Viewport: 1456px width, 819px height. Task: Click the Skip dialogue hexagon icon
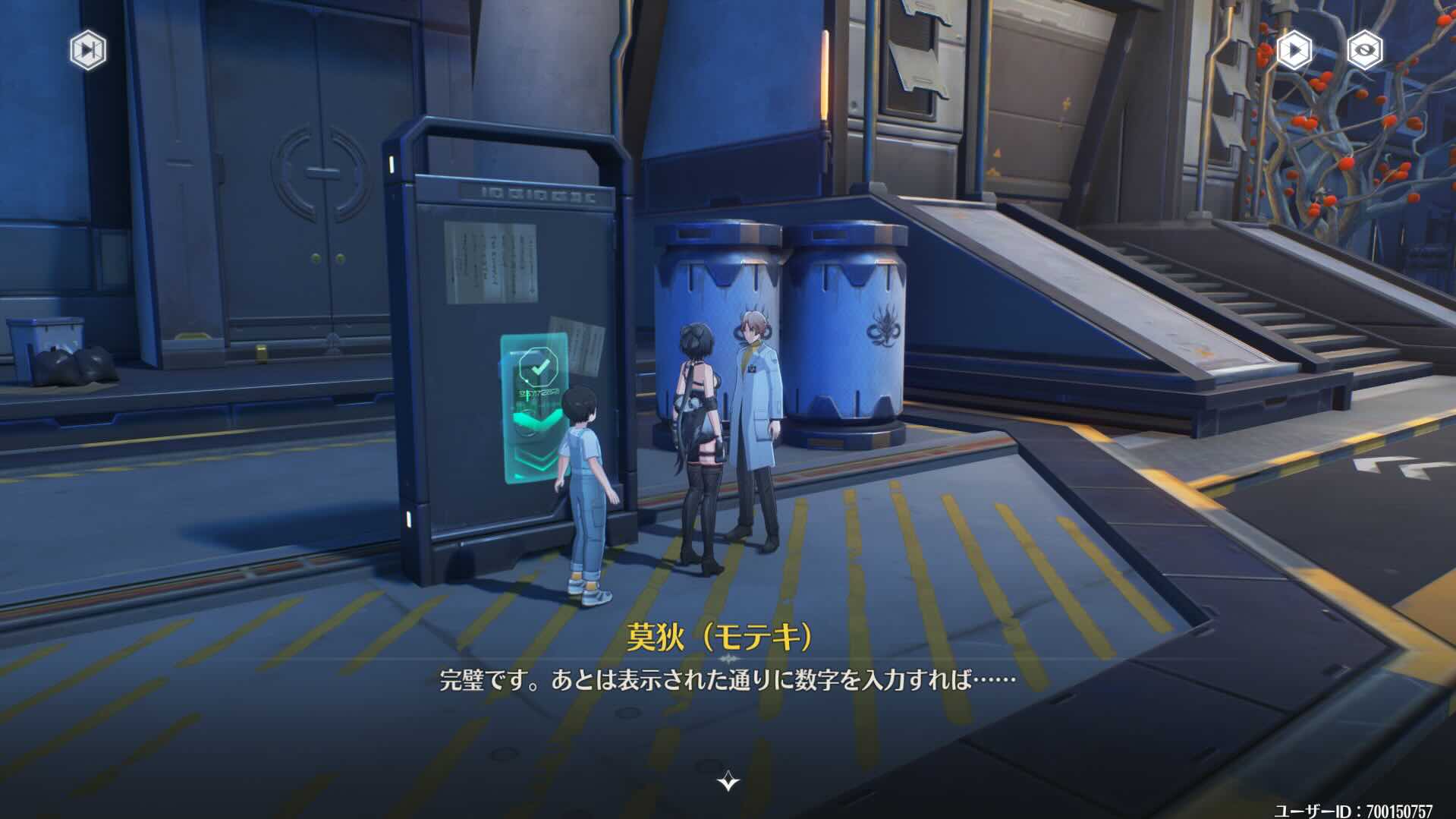click(87, 52)
